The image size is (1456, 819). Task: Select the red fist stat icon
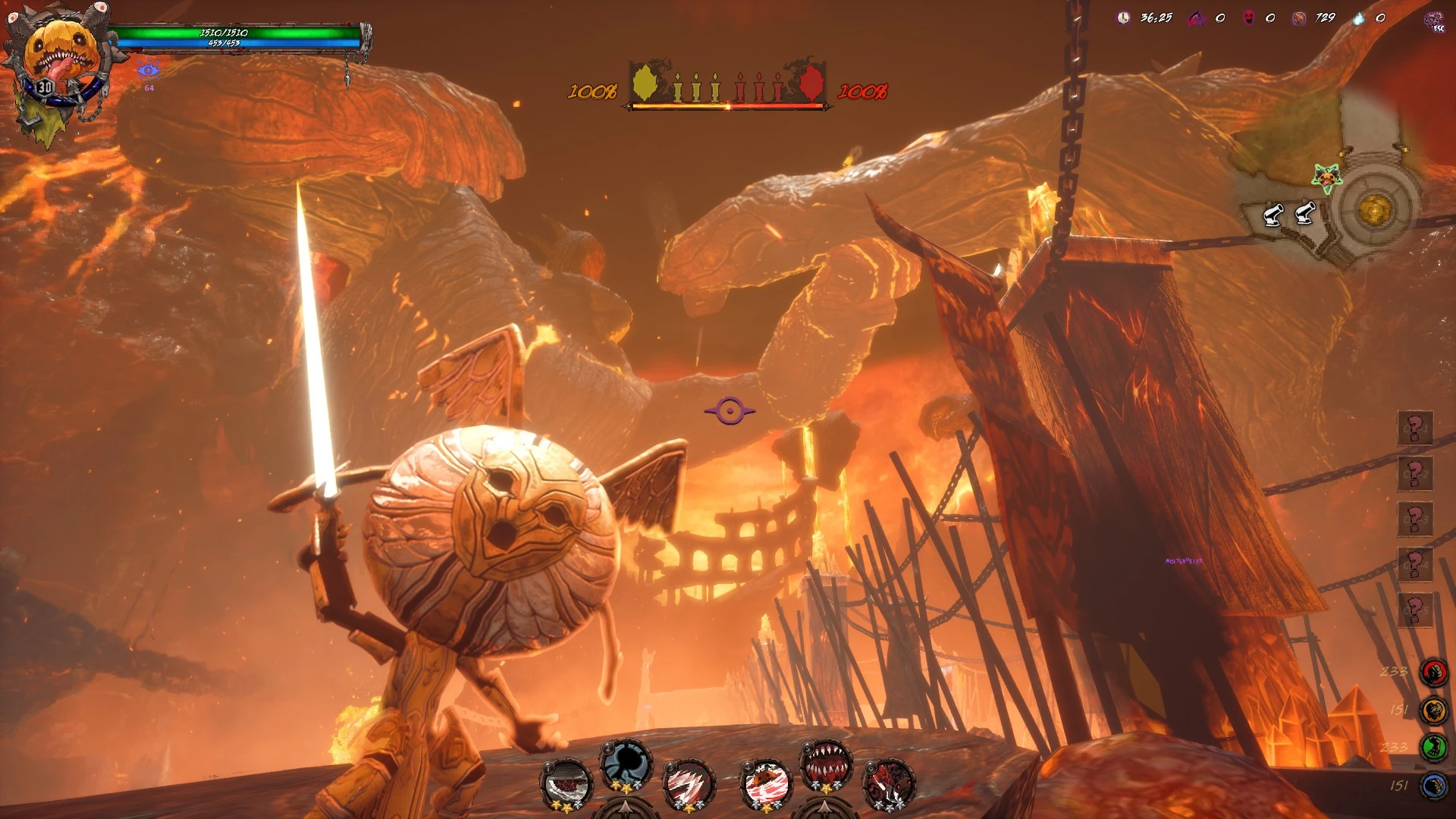[1433, 672]
